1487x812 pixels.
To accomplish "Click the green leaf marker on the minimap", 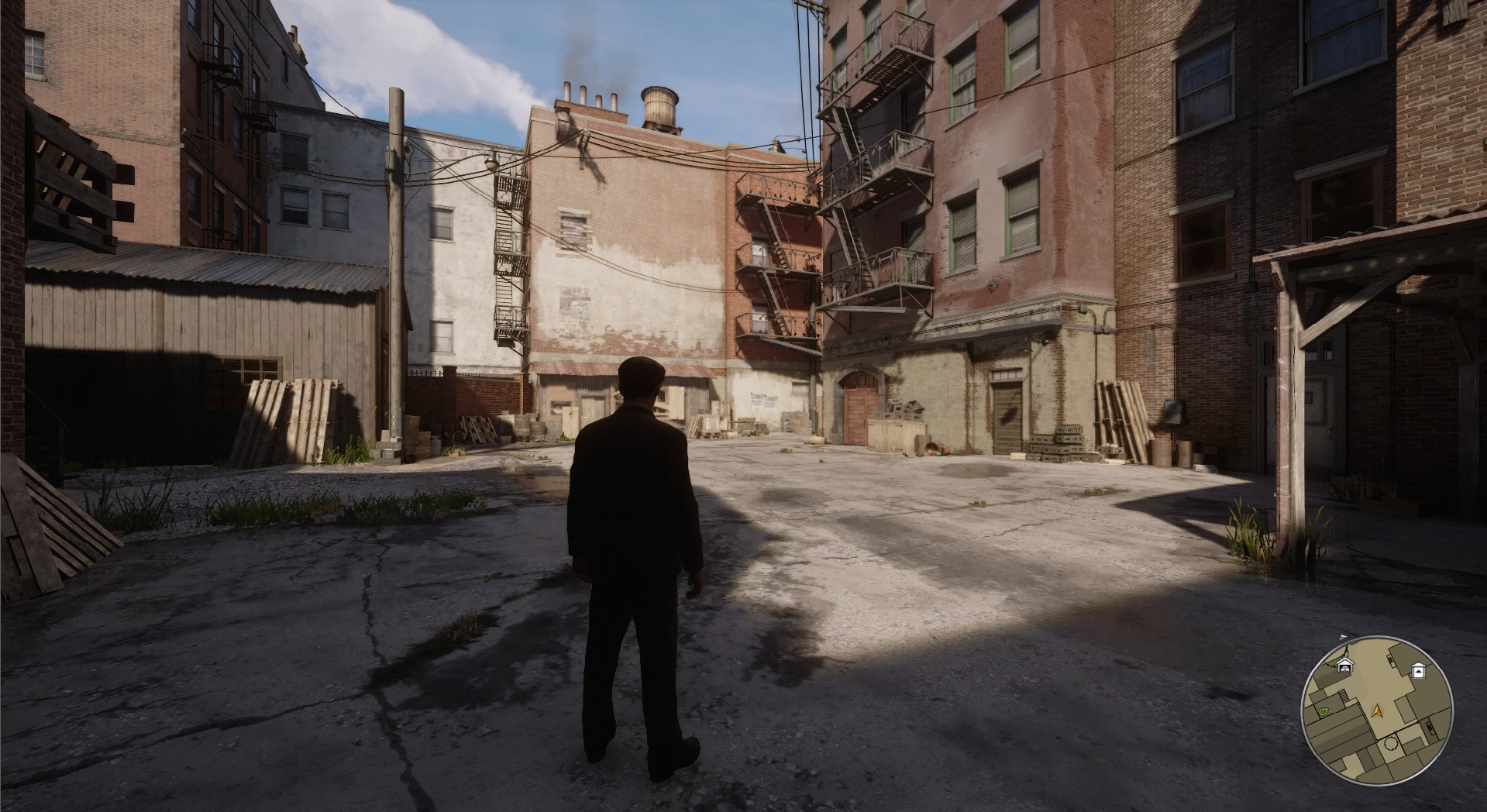I will coord(1323,710).
